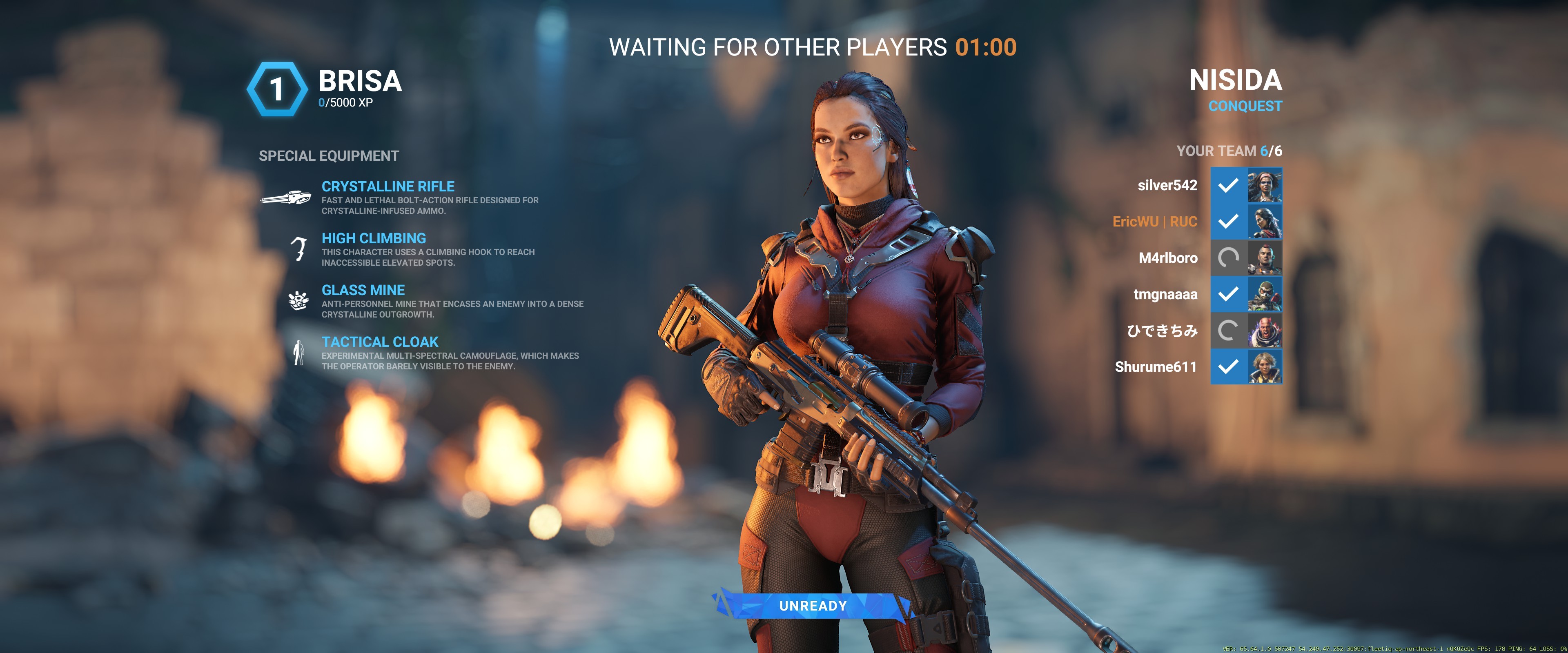Choose M4rlboro's team roster row
Screen dimensions: 1568x653
[1167, 258]
